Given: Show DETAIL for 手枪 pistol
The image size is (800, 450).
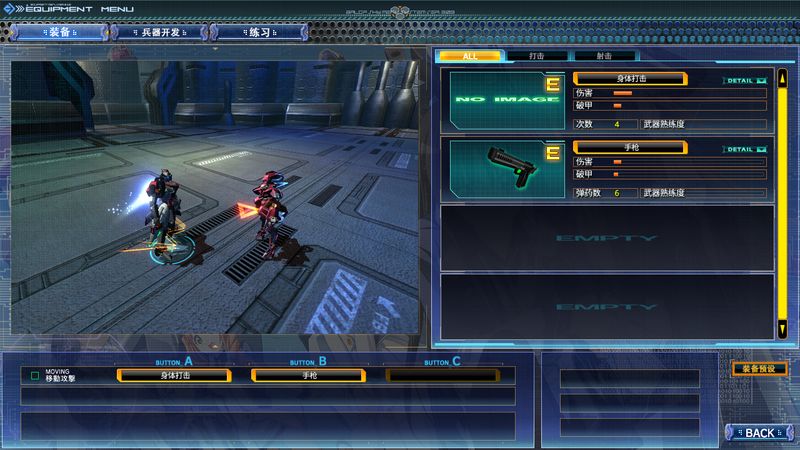Looking at the screenshot, I should [x=744, y=149].
